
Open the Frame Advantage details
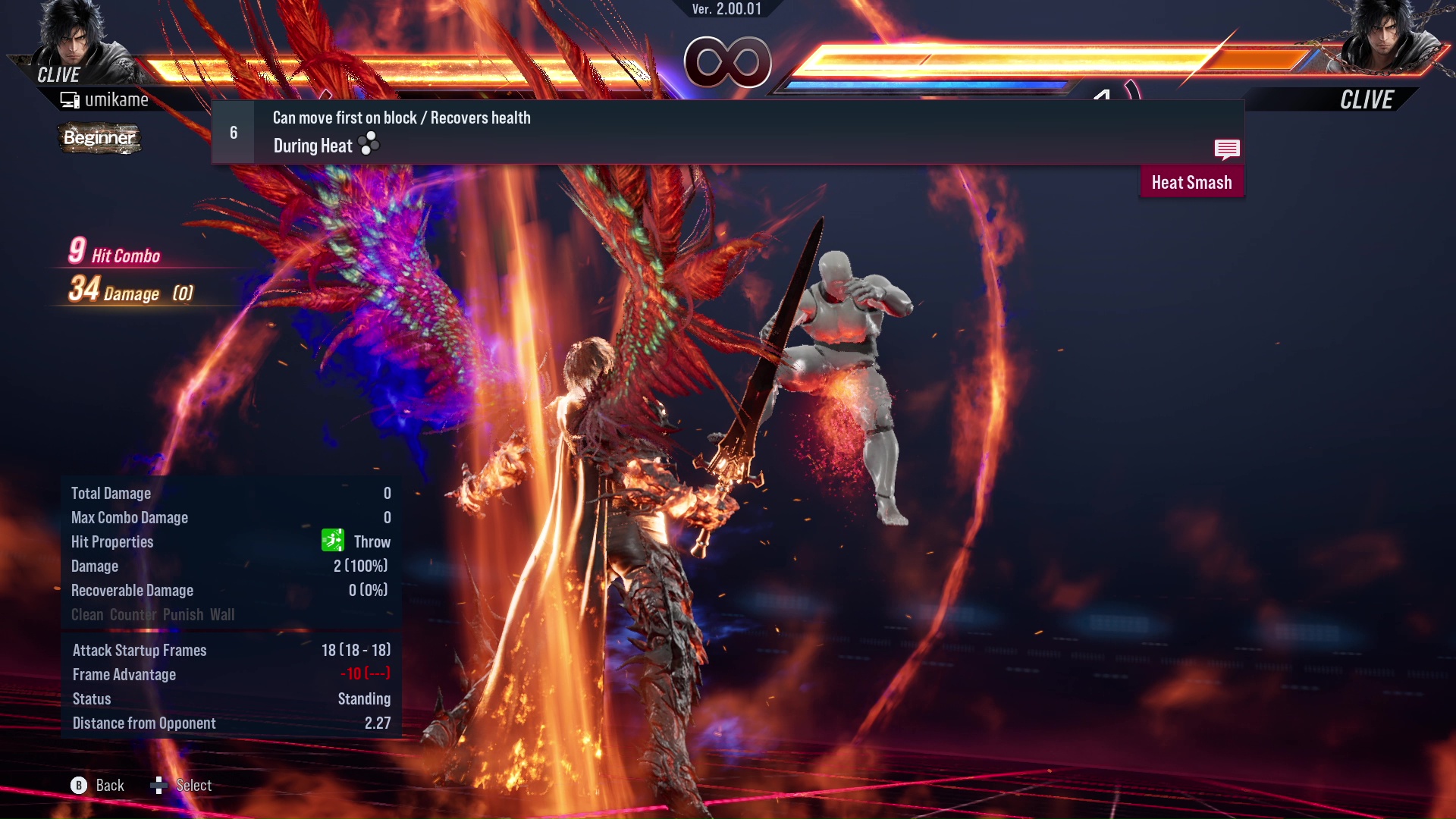(x=124, y=674)
